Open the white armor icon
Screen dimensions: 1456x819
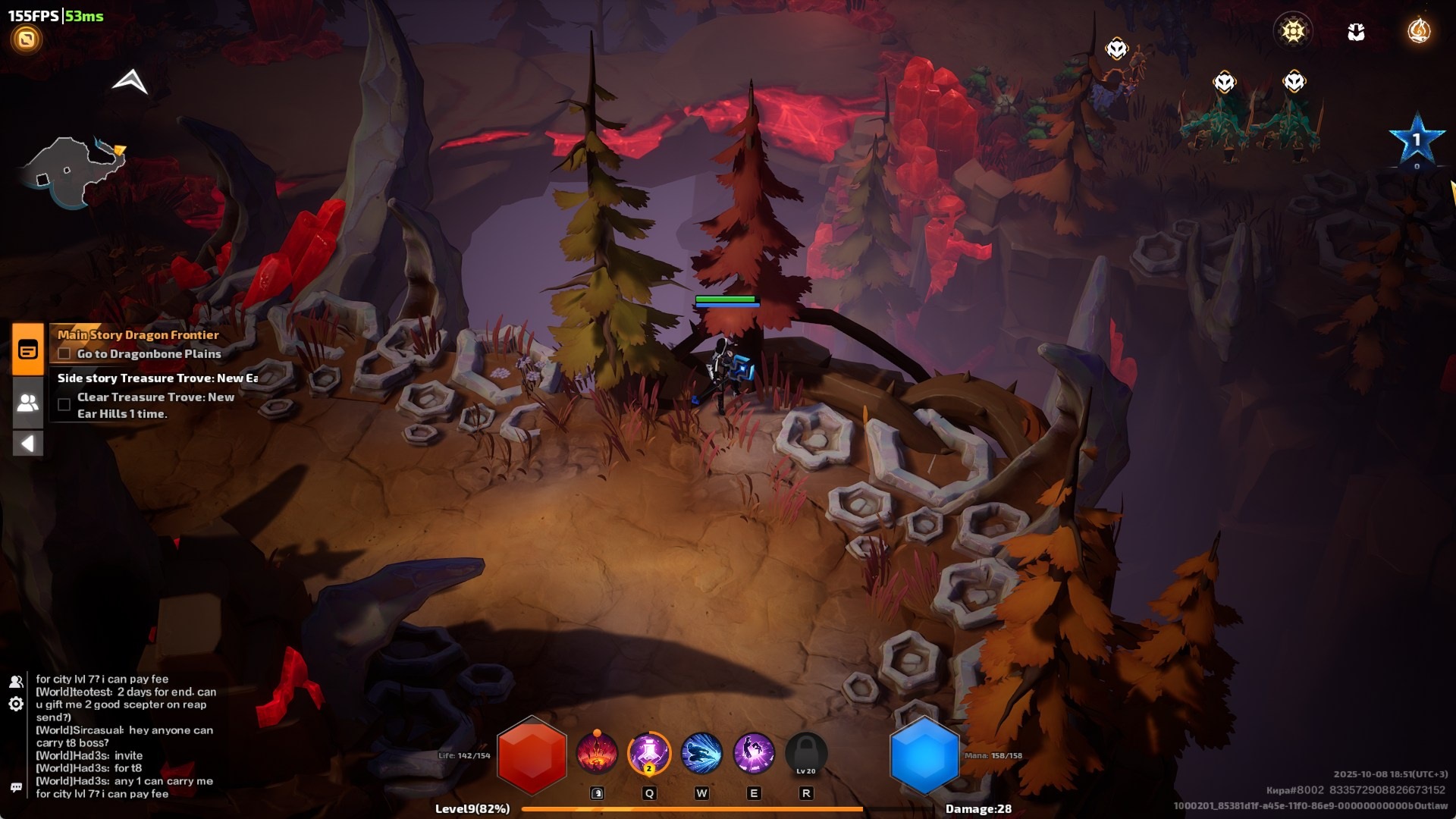[1356, 32]
